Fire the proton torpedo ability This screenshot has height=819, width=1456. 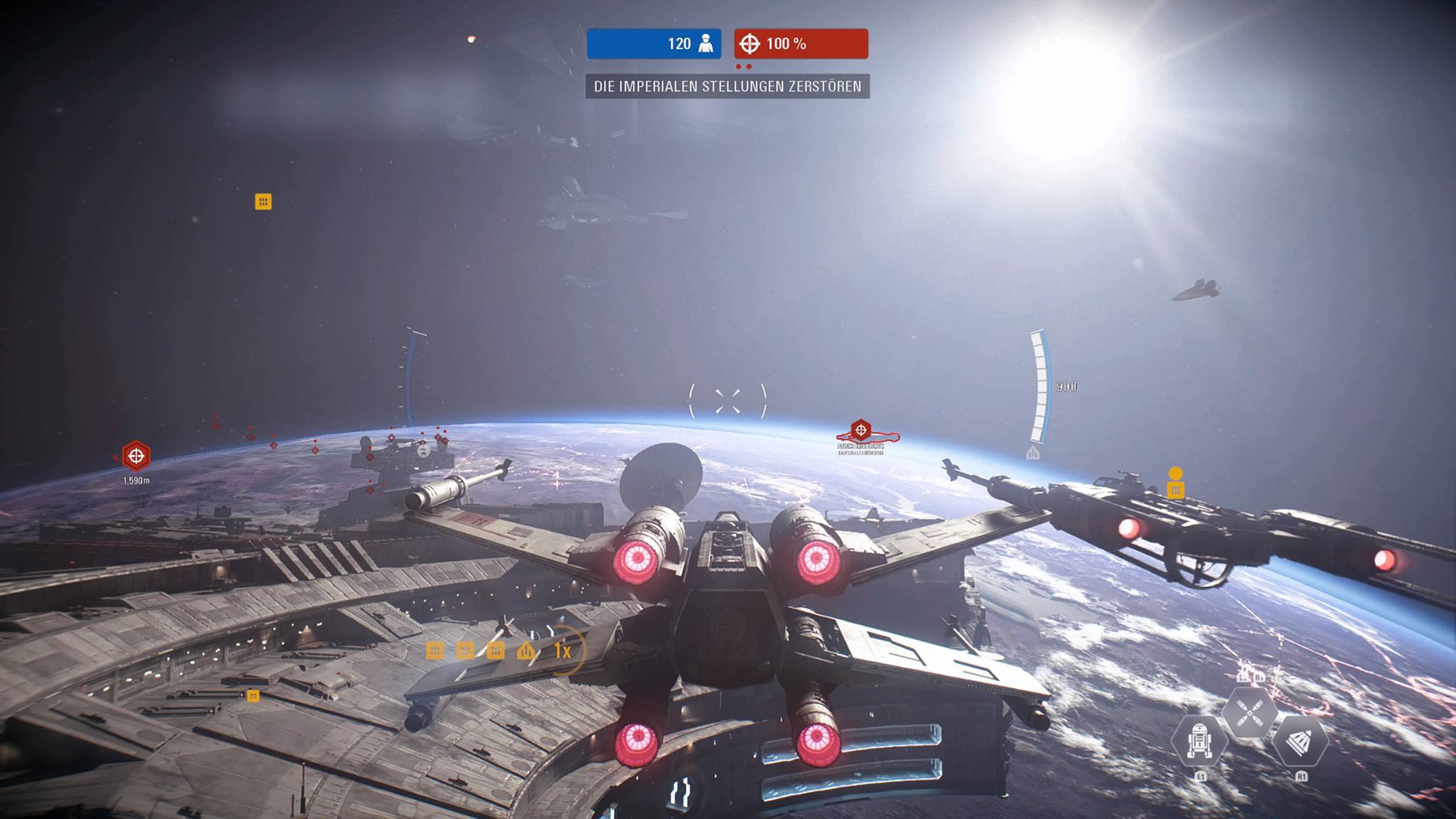point(1300,741)
